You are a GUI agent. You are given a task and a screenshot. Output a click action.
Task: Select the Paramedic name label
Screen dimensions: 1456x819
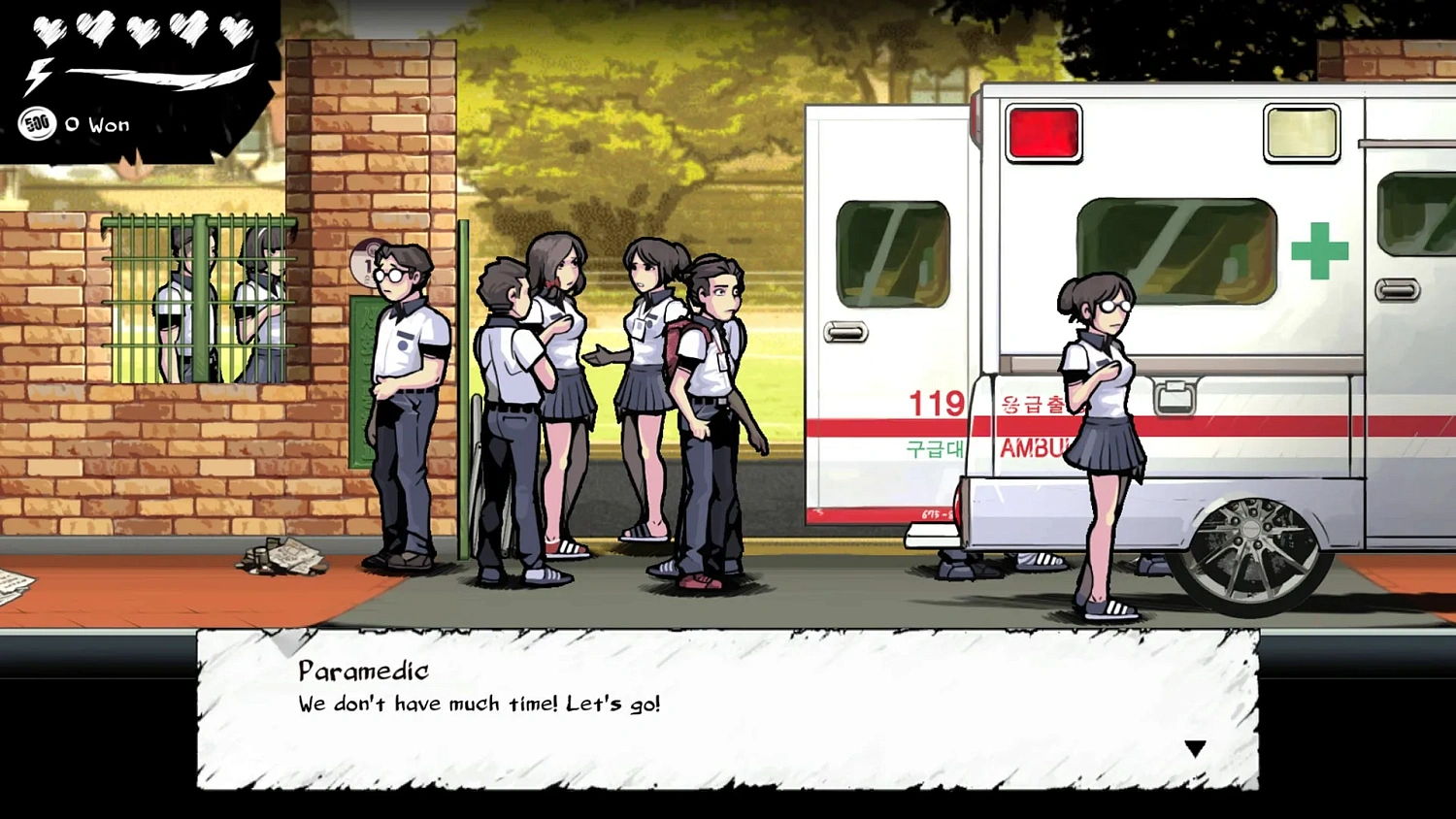364,670
